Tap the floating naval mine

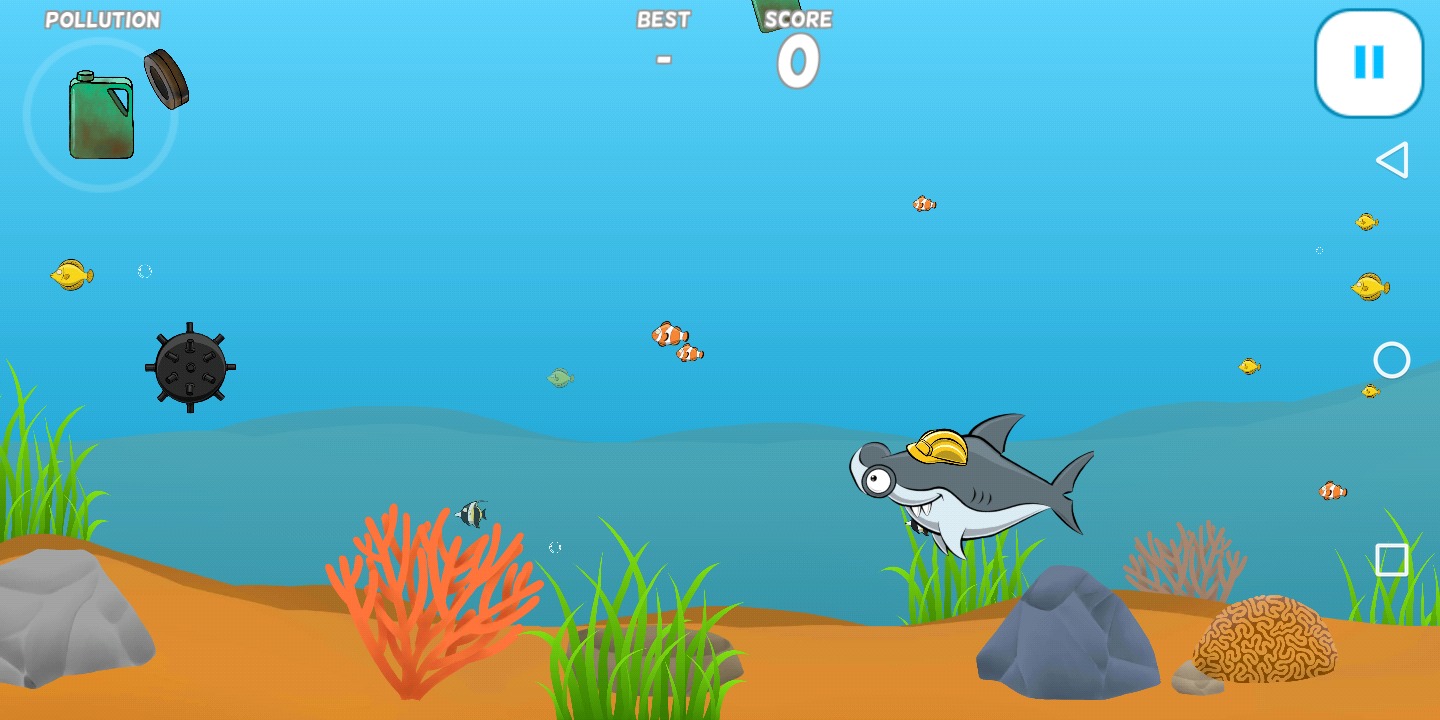click(x=190, y=370)
